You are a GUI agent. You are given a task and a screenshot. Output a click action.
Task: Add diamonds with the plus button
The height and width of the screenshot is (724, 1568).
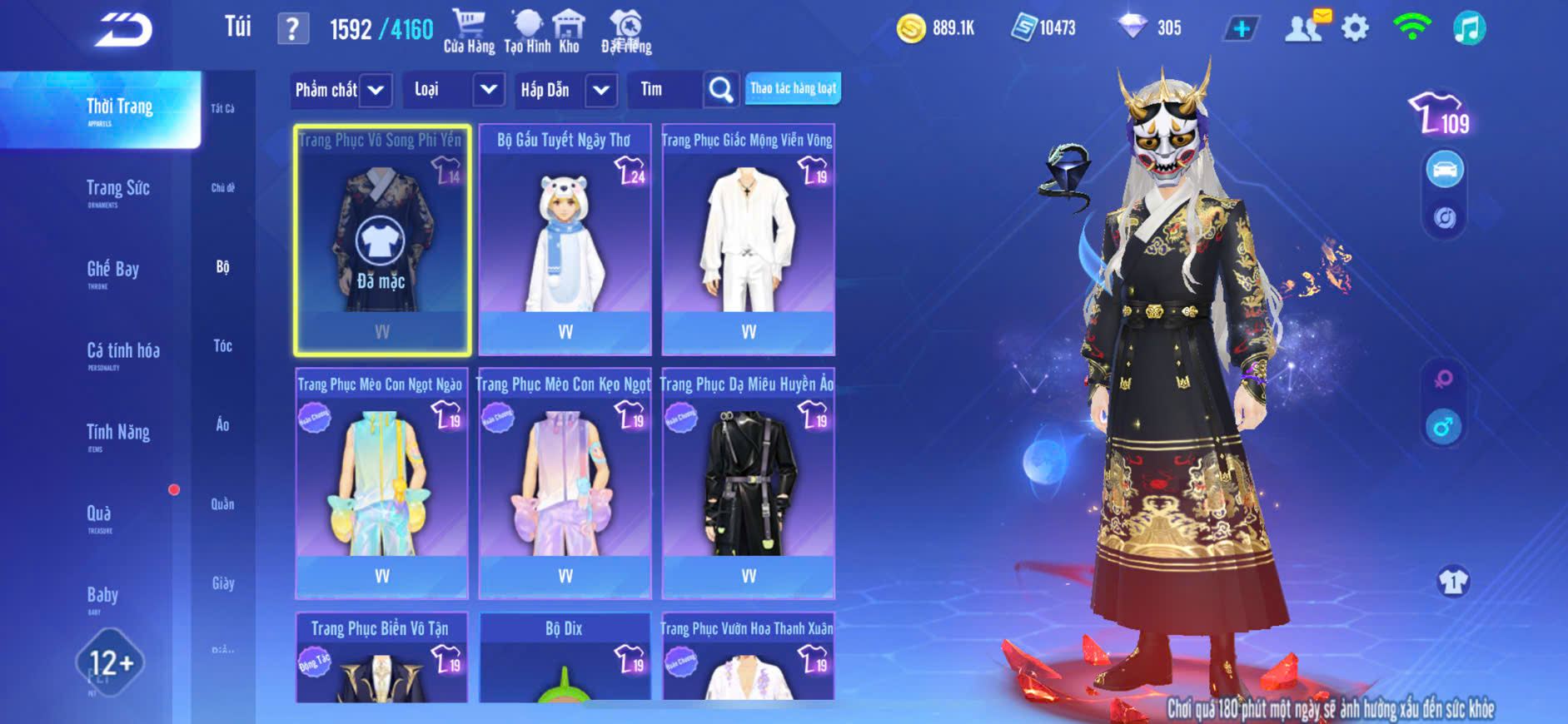[x=1241, y=29]
